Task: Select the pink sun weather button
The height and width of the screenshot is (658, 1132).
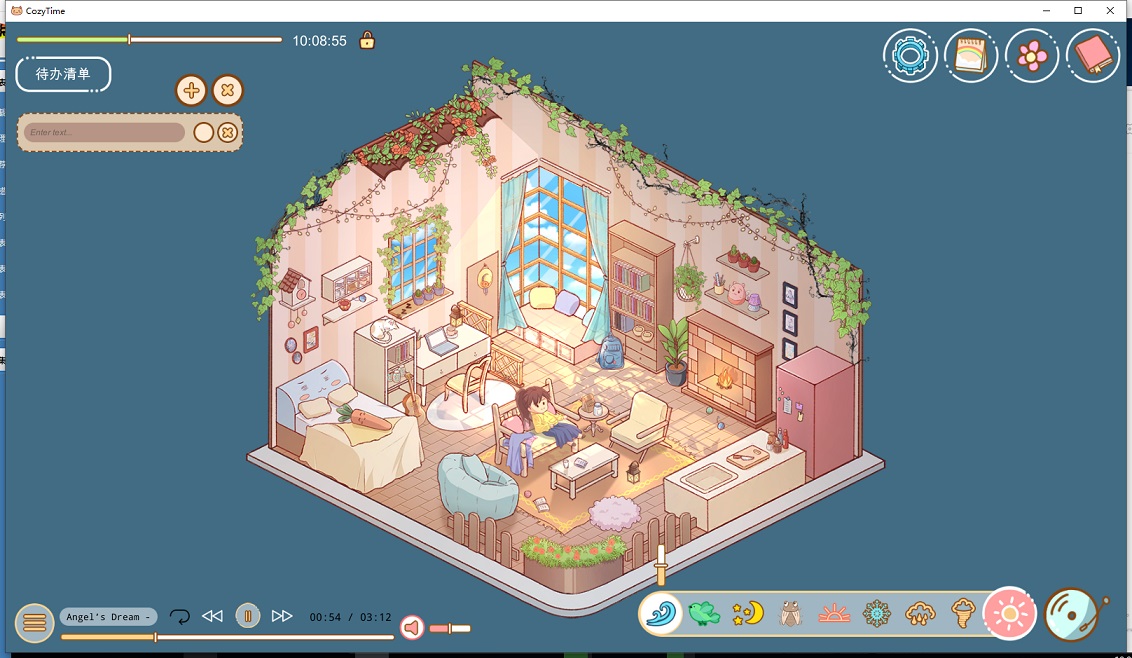Action: (1009, 613)
